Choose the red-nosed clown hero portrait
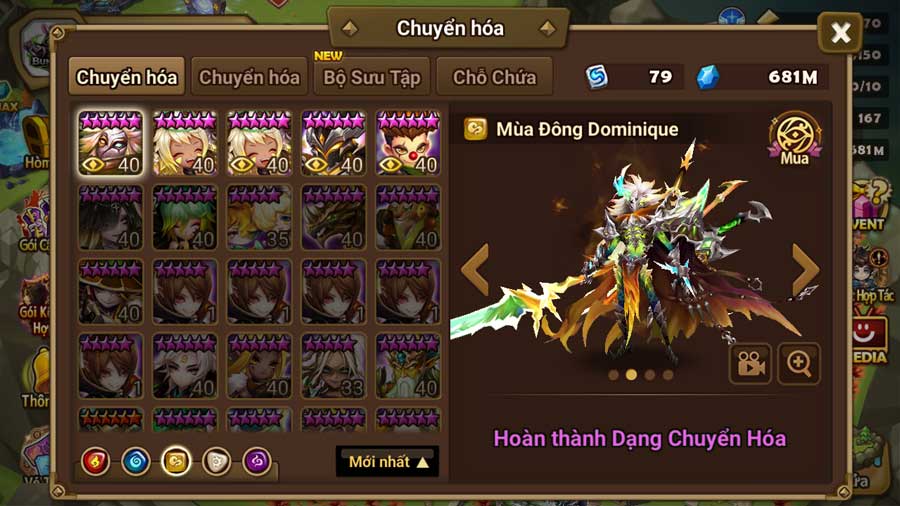This screenshot has height=506, width=900. tap(408, 143)
